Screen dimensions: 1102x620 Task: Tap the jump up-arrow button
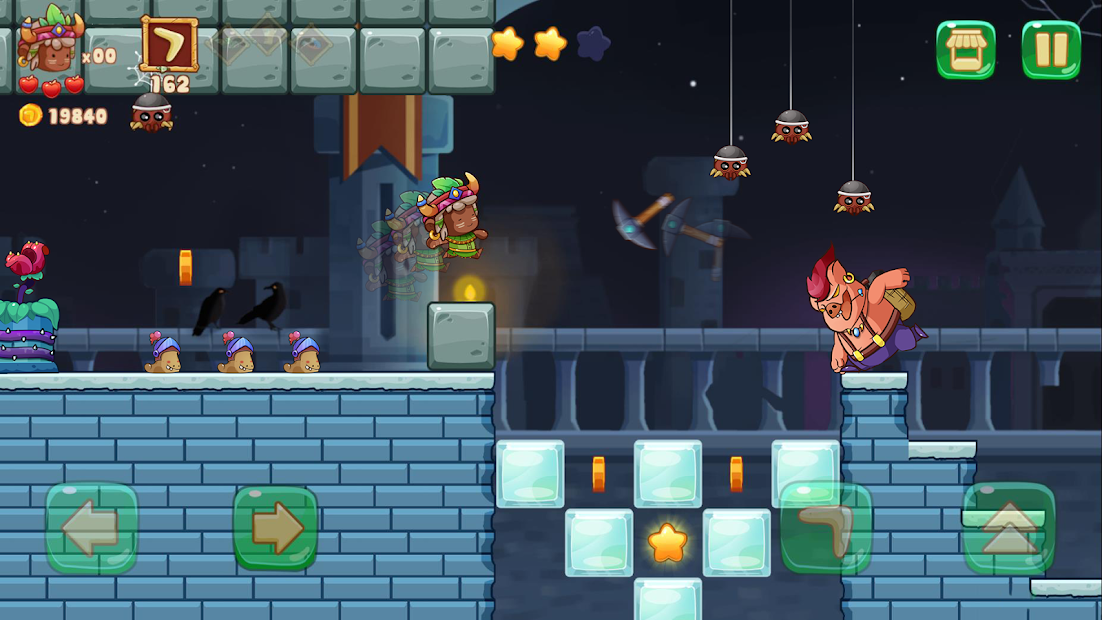pos(1009,528)
